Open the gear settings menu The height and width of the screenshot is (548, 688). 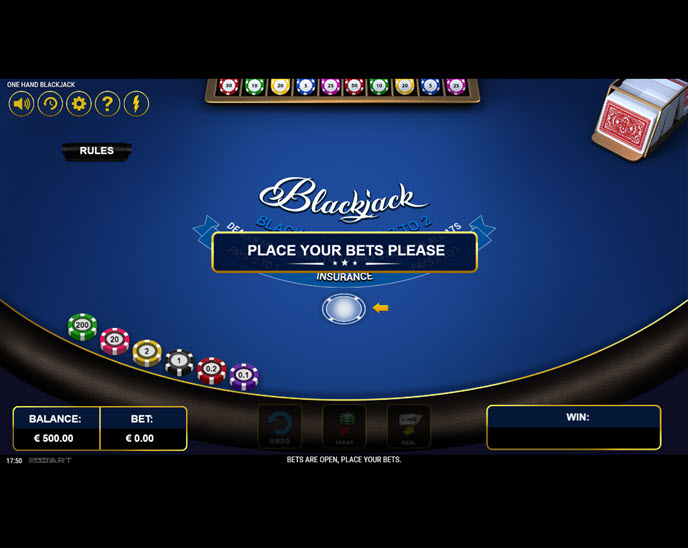coord(78,103)
